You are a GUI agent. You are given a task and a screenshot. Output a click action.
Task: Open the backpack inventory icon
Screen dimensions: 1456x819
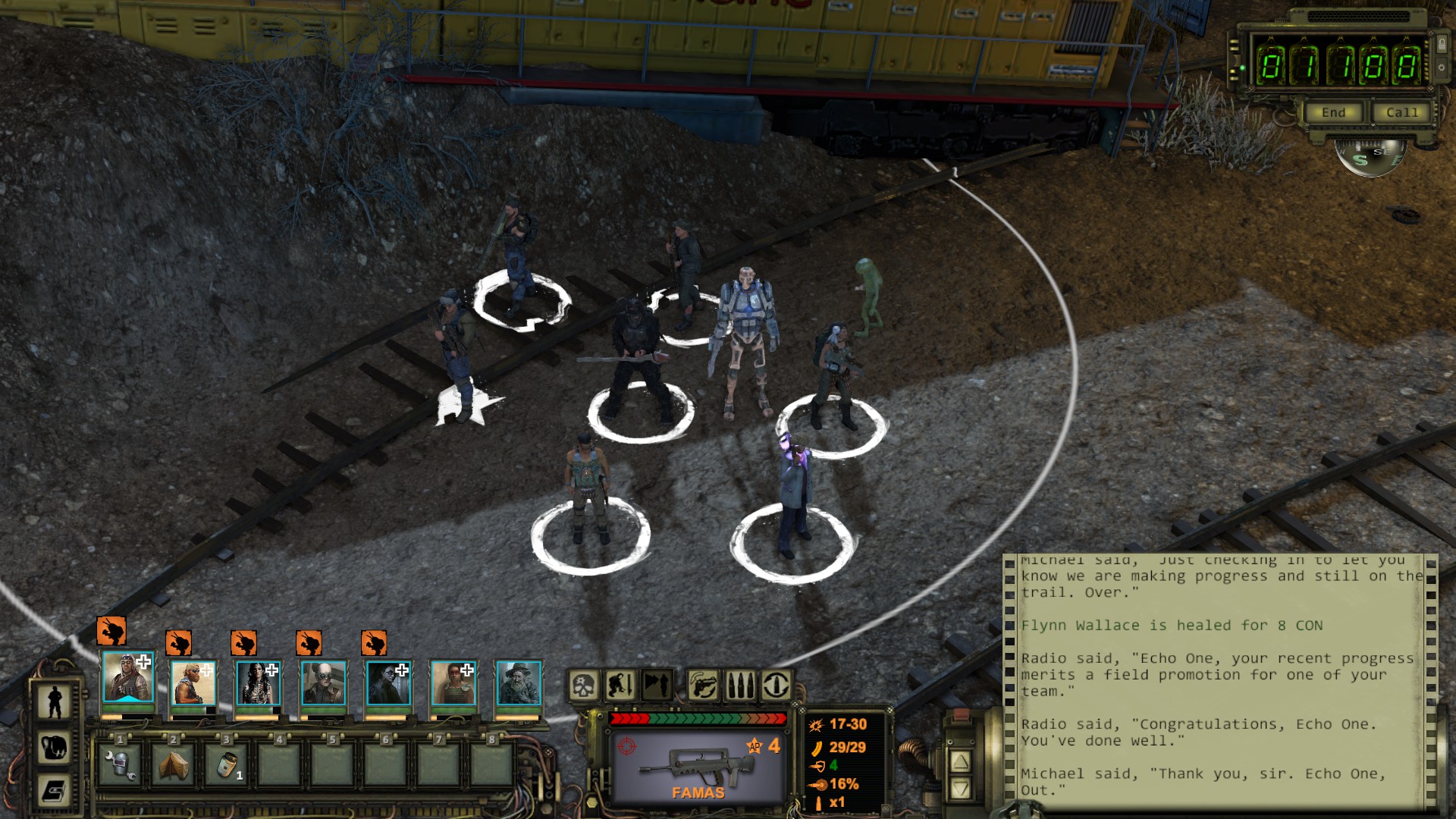pos(55,748)
